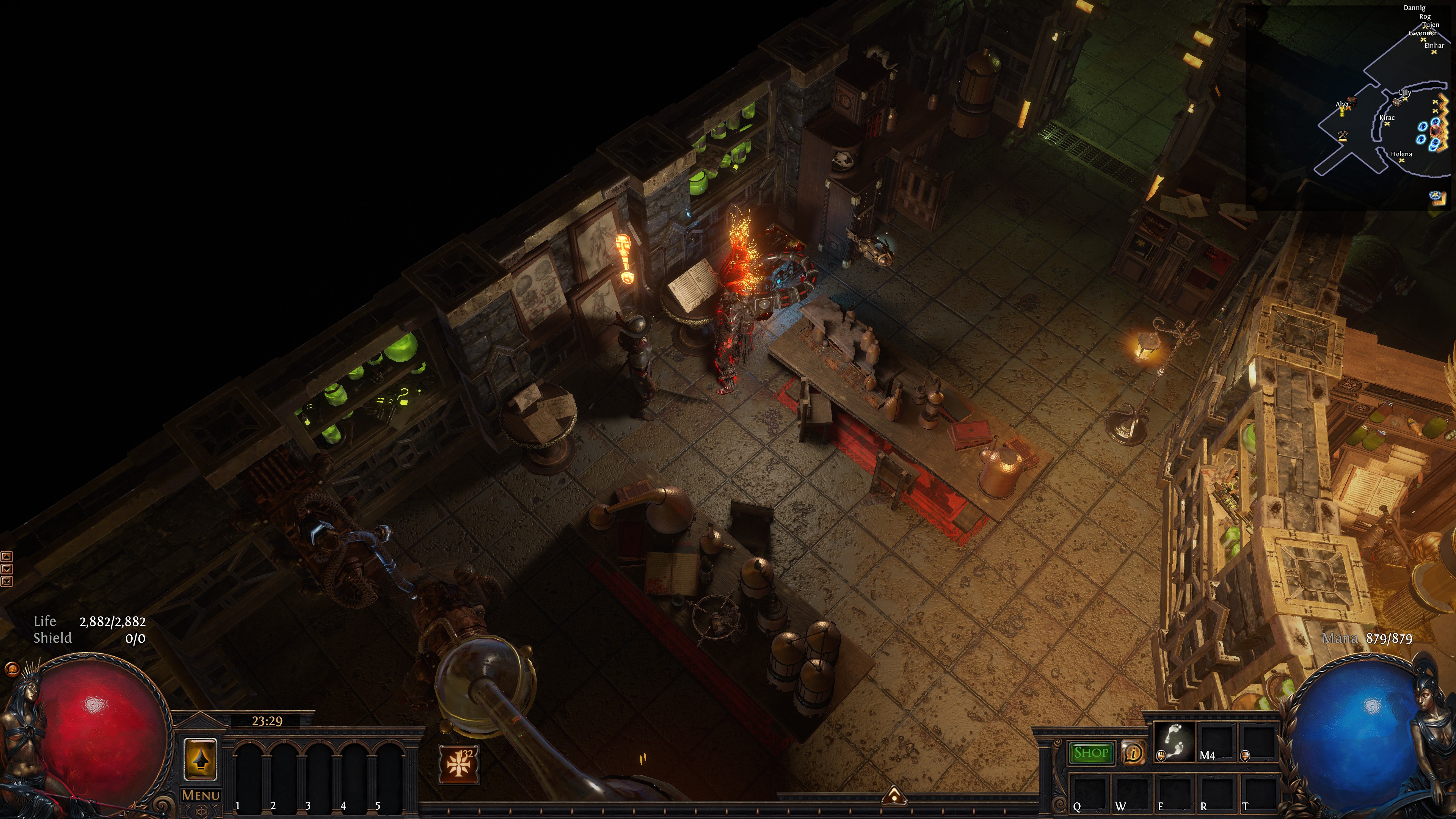Open the Menu button
Screen dimensions: 1456x819
click(x=201, y=795)
